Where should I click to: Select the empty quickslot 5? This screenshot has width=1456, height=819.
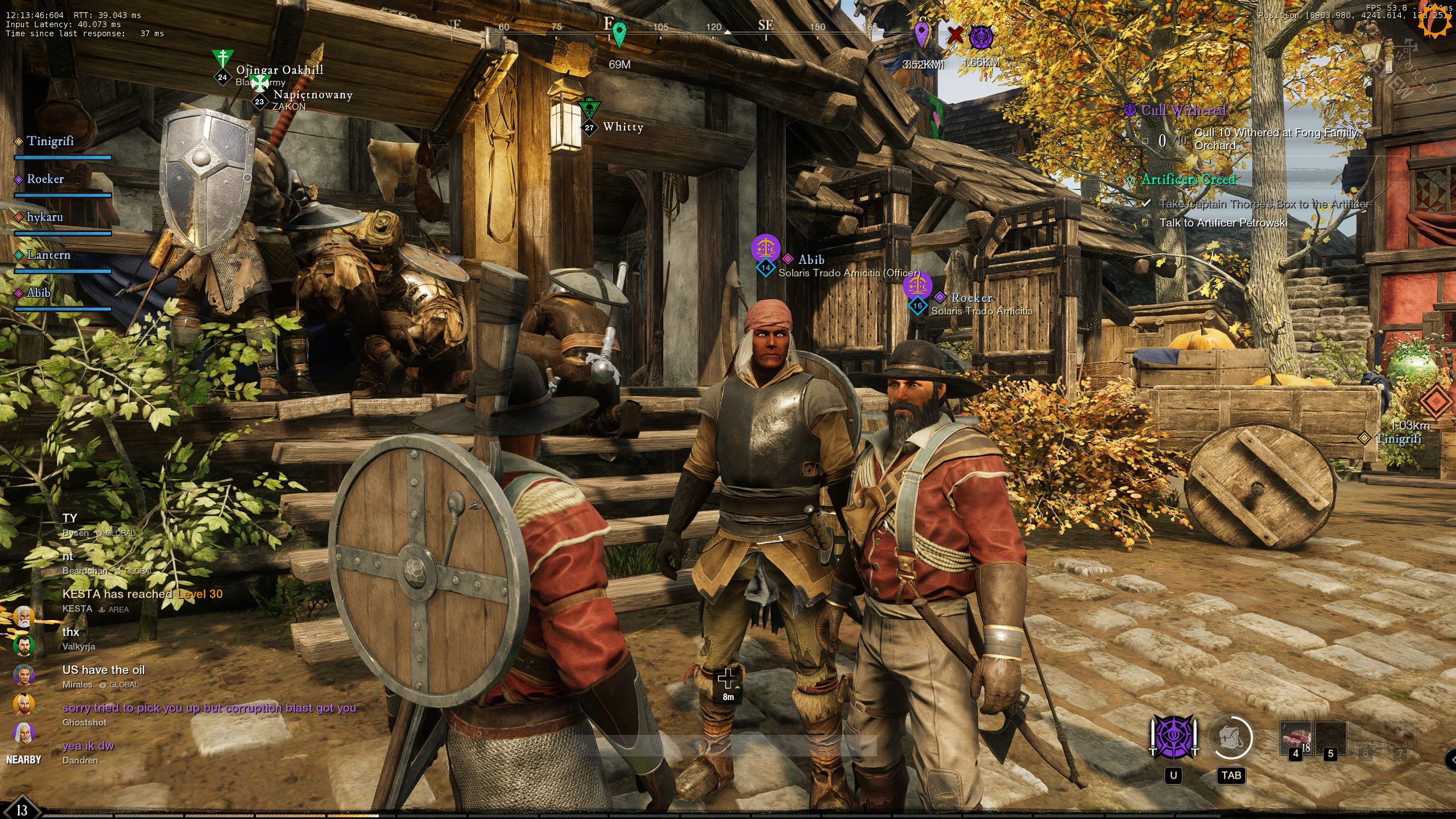(x=1330, y=738)
